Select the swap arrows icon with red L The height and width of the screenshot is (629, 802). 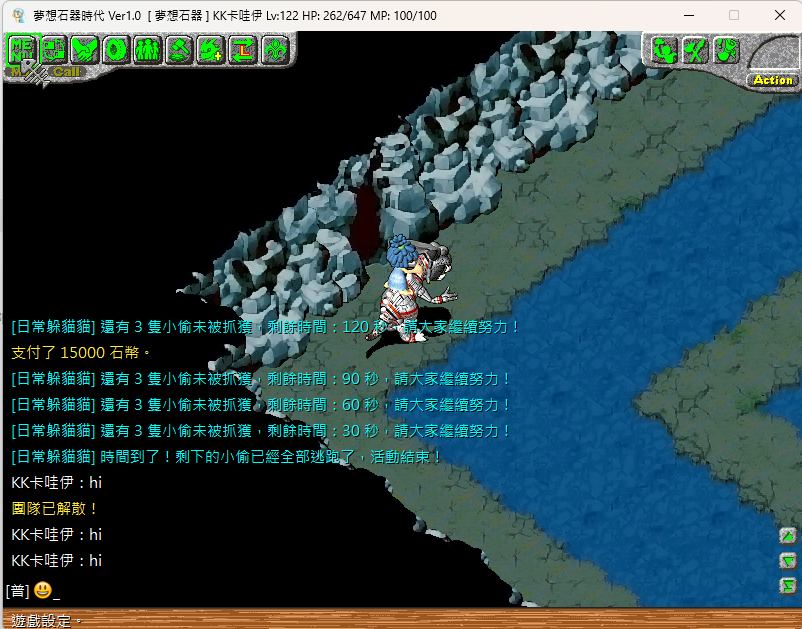pyautogui.click(x=242, y=49)
